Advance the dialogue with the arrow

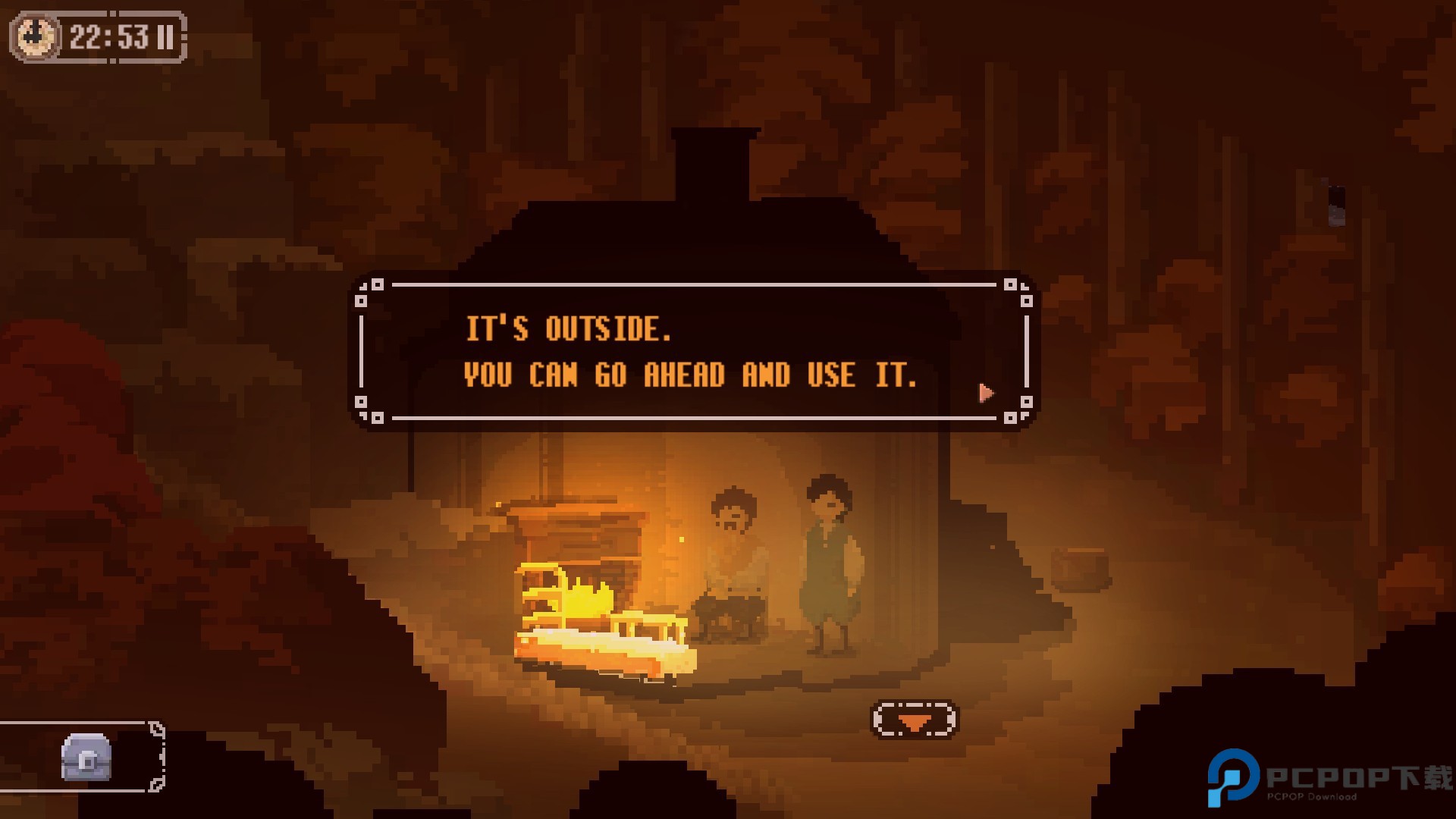point(986,393)
